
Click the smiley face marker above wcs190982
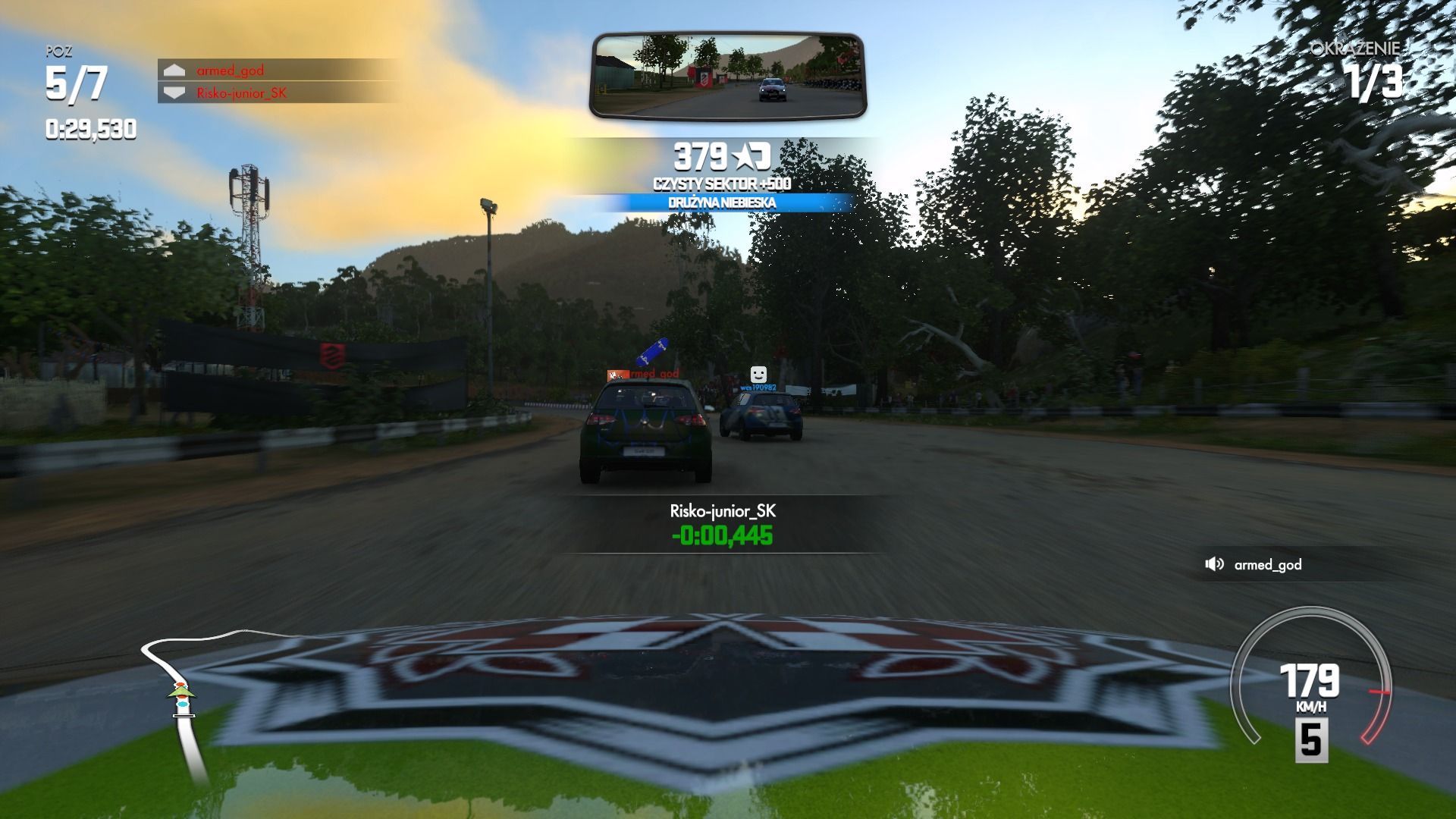(x=758, y=374)
